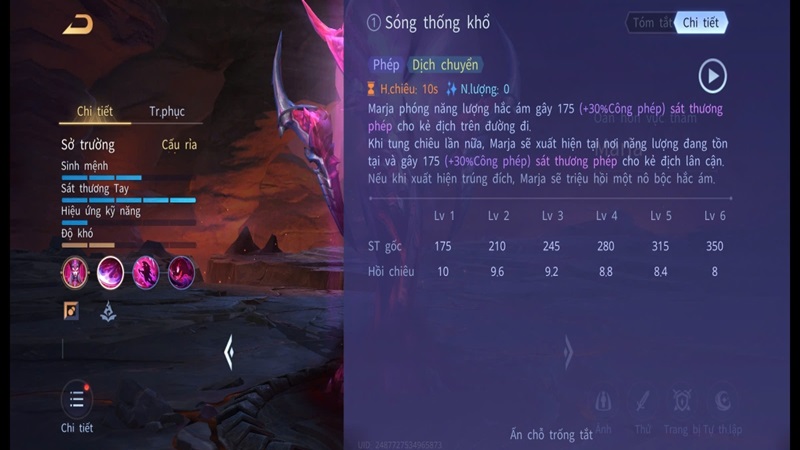Open the Tr.phục skins tab
The height and width of the screenshot is (450, 800).
click(167, 112)
